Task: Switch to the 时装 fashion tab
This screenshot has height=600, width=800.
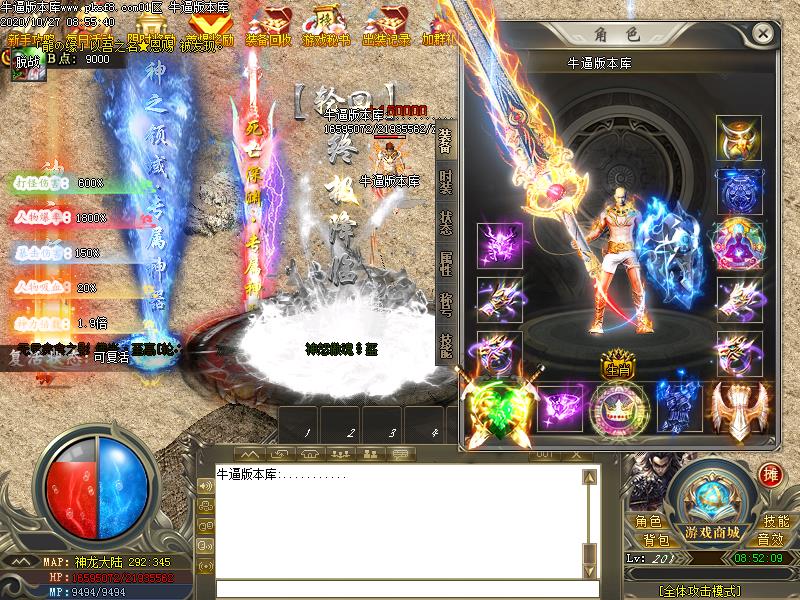Action: pos(446,182)
